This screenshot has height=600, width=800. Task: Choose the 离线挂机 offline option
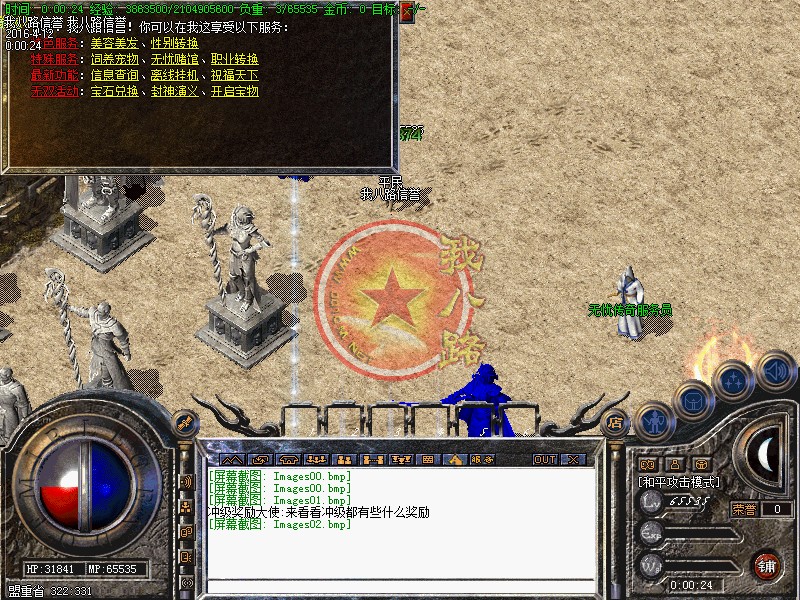click(x=175, y=75)
